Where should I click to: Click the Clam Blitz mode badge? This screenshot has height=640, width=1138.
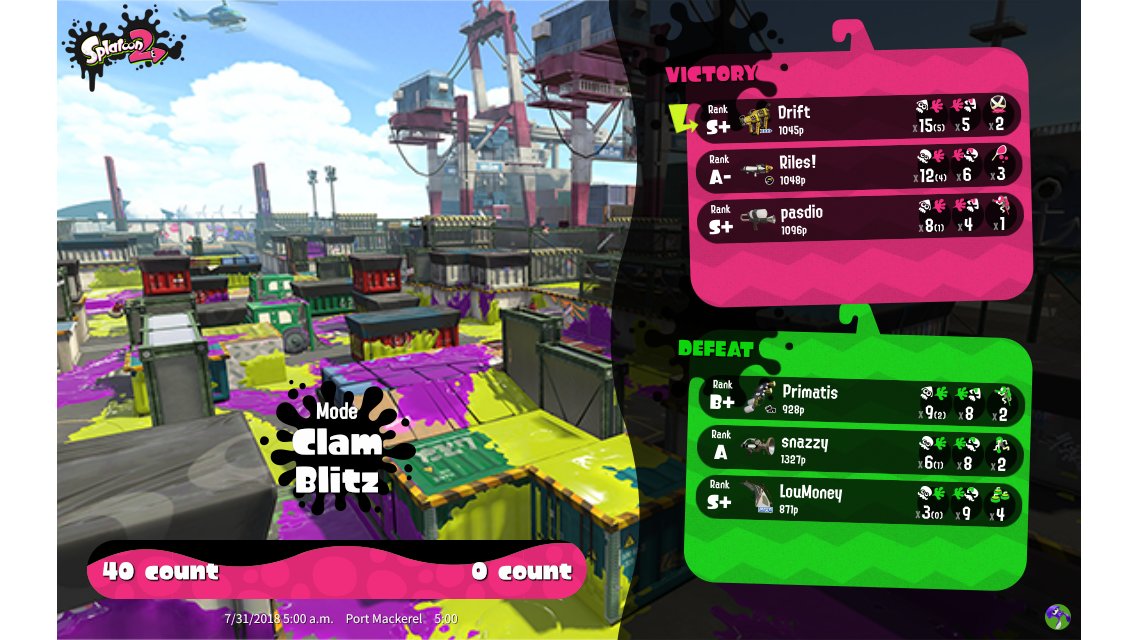[337, 450]
